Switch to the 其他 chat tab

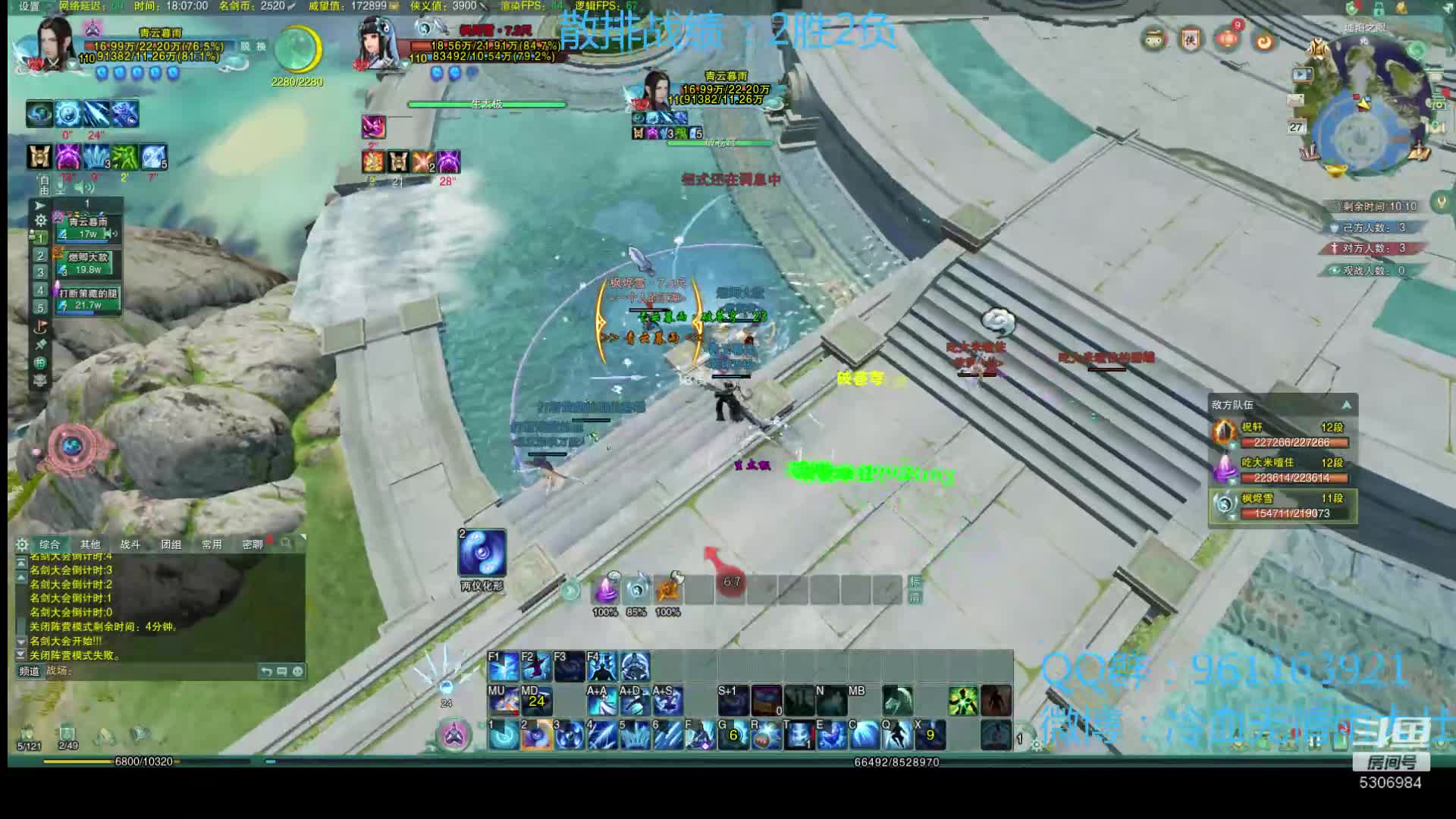point(90,544)
